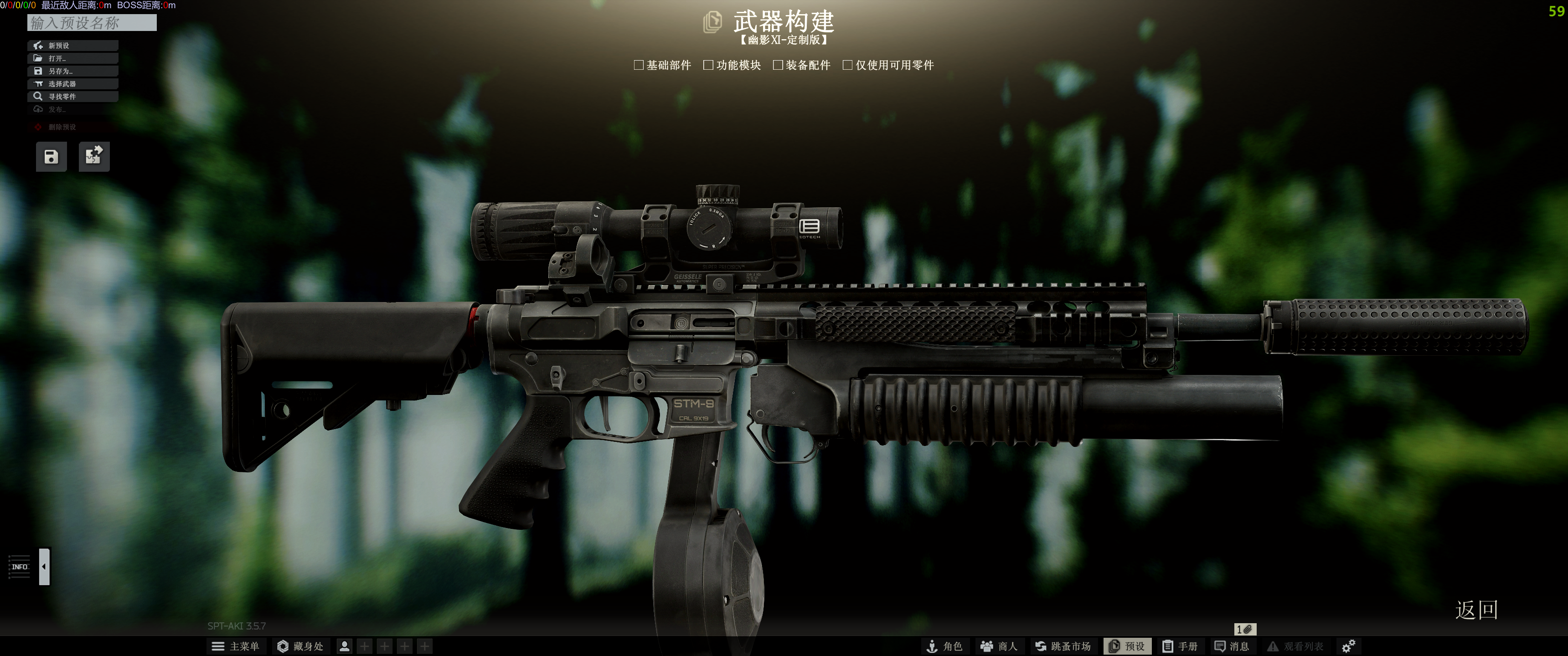The image size is (1568, 656).
Task: Open a saved preset (打开)
Action: coord(72,58)
